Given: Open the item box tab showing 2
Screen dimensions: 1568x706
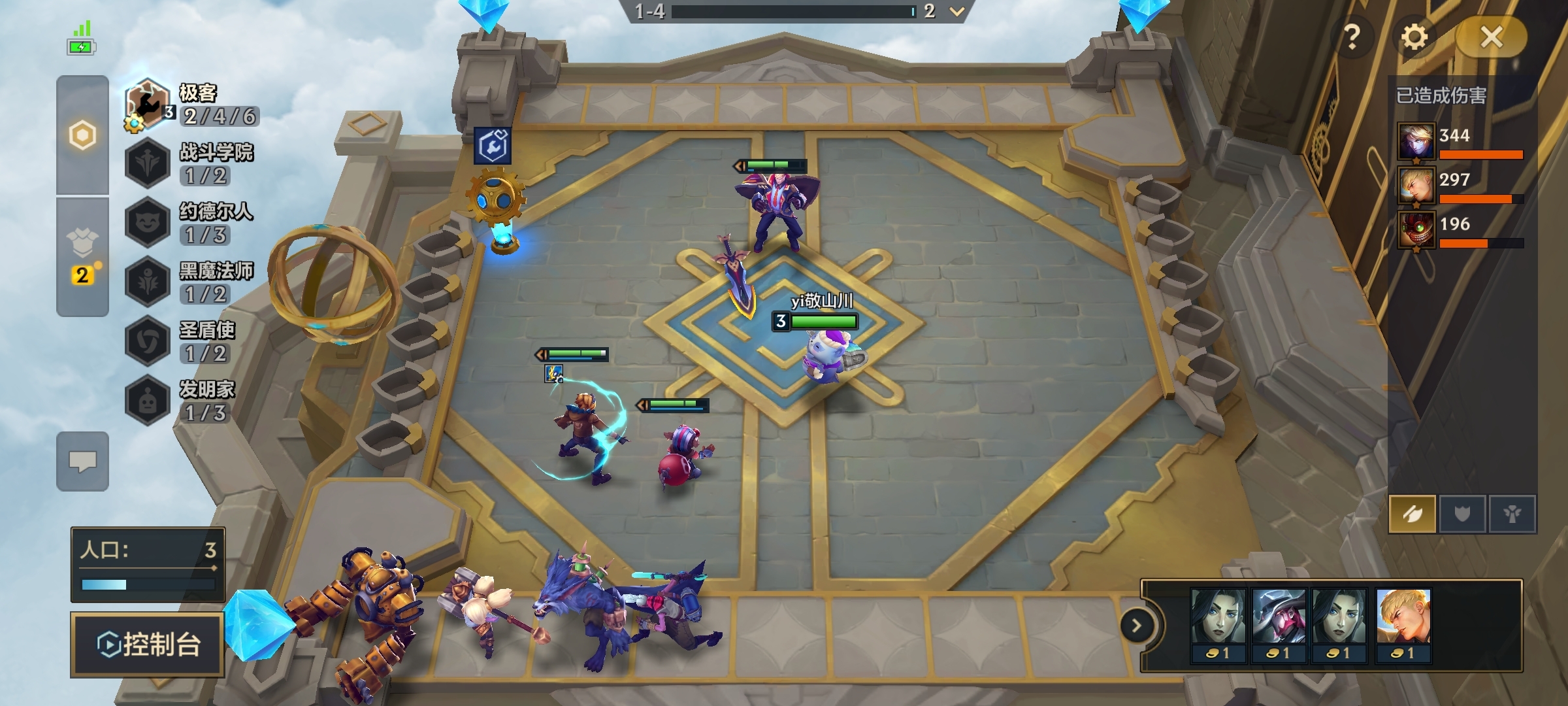Looking at the screenshot, I should 82,256.
